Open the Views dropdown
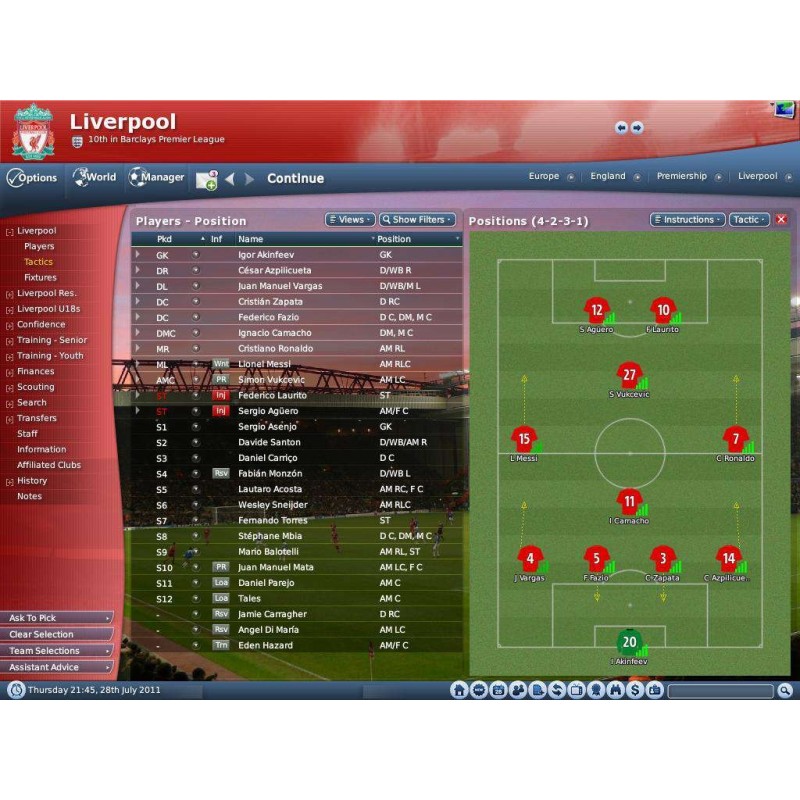 pos(350,220)
